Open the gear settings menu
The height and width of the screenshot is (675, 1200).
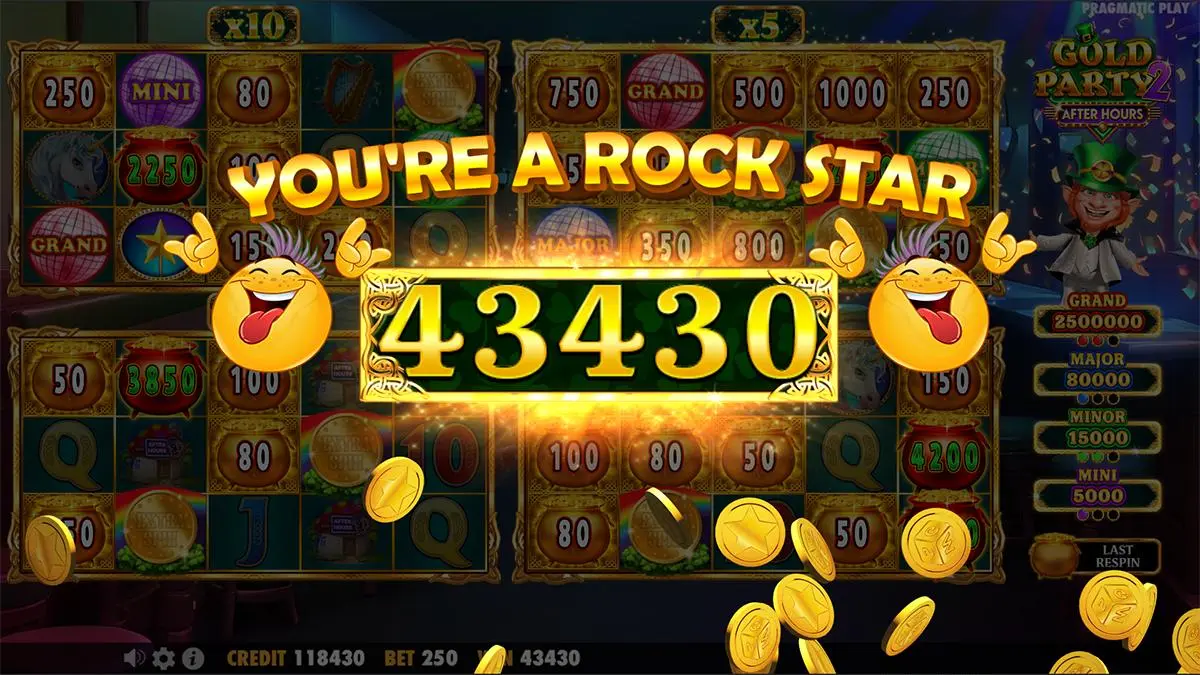pos(163,658)
